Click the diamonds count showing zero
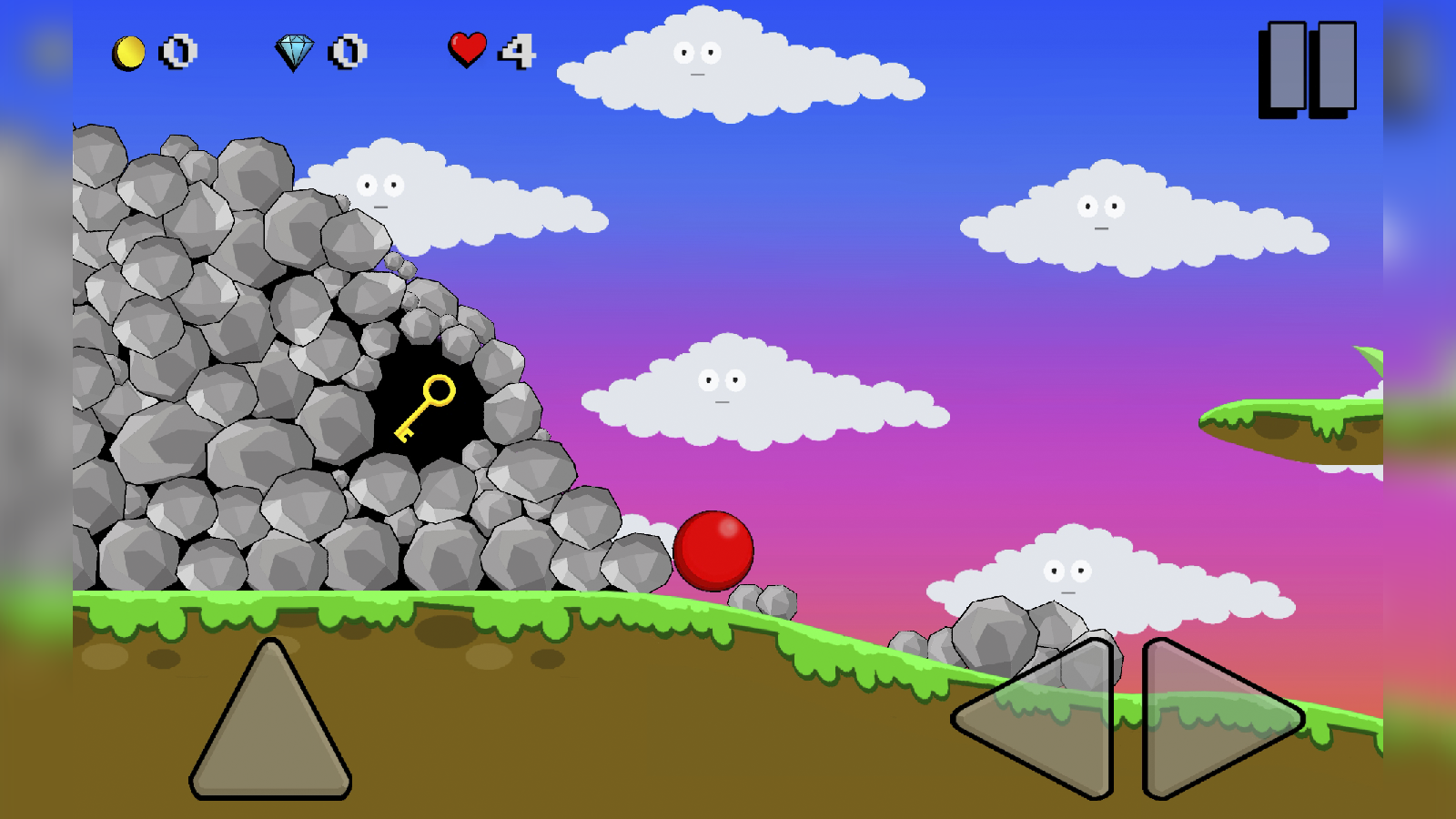The image size is (1456, 819). point(344,53)
